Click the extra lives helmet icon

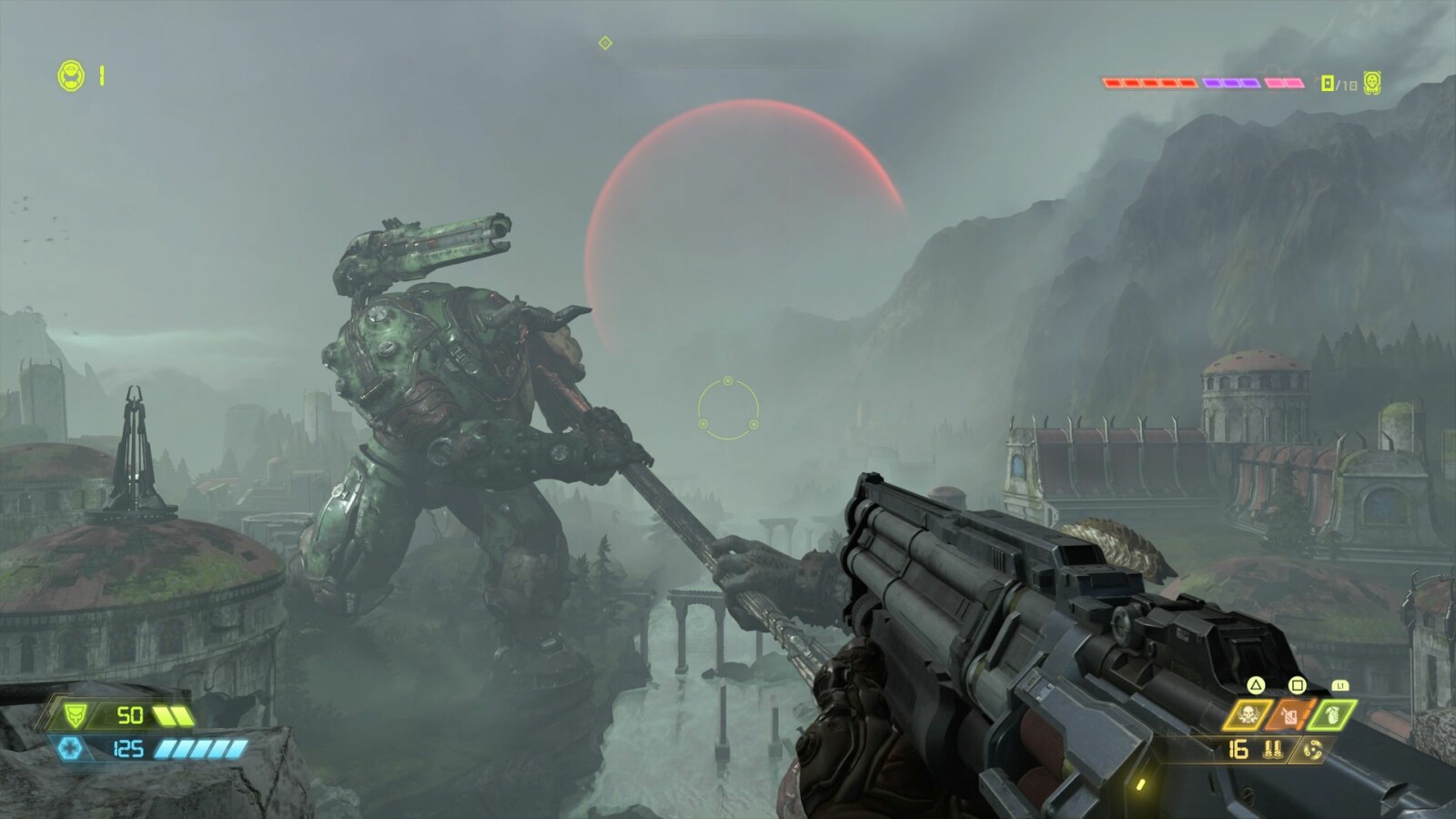point(71,76)
